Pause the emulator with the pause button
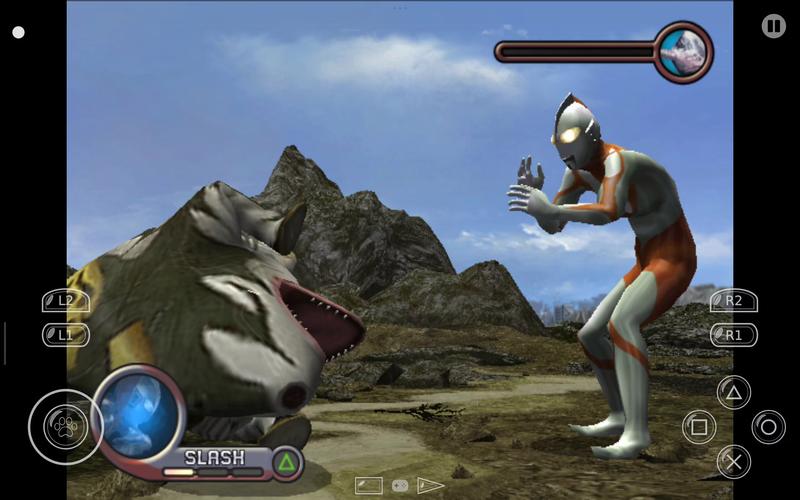This screenshot has height=500, width=800. coord(773,26)
